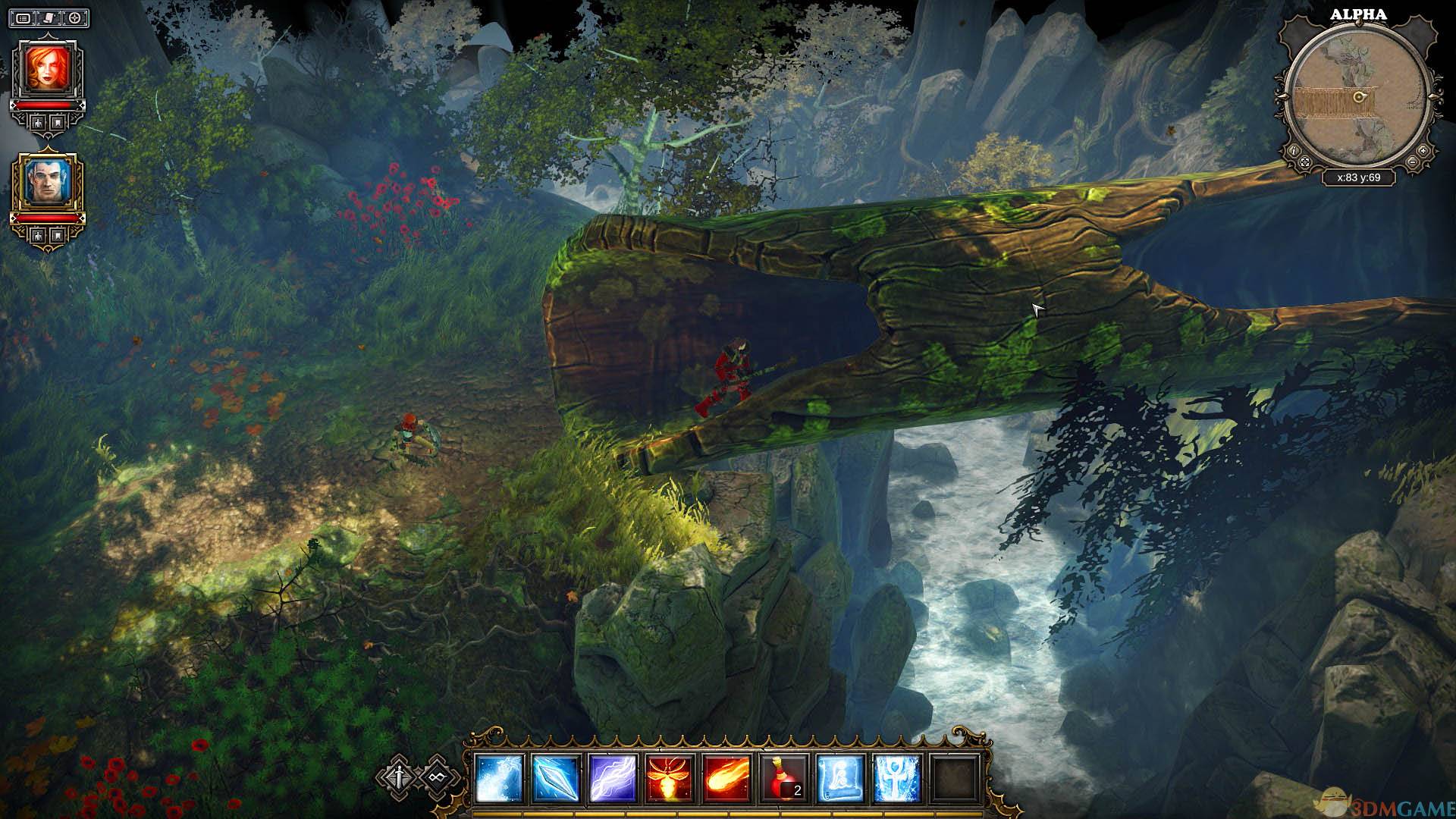The width and height of the screenshot is (1456, 819).
Task: Zoom out the minimap with minus
Action: (x=1412, y=162)
